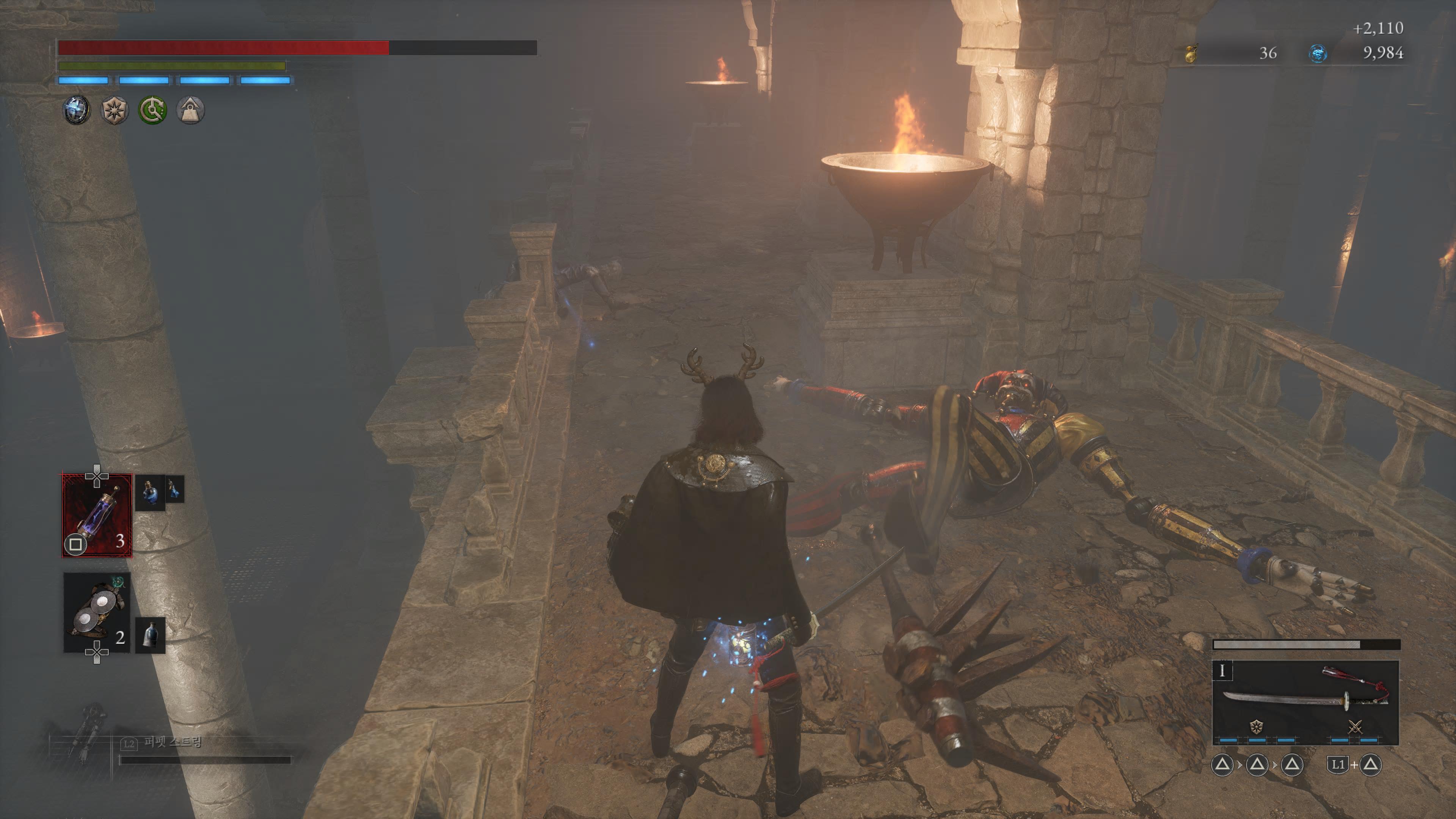
Task: Pick the small blue cone-shaped bottle slot
Action: (175, 489)
